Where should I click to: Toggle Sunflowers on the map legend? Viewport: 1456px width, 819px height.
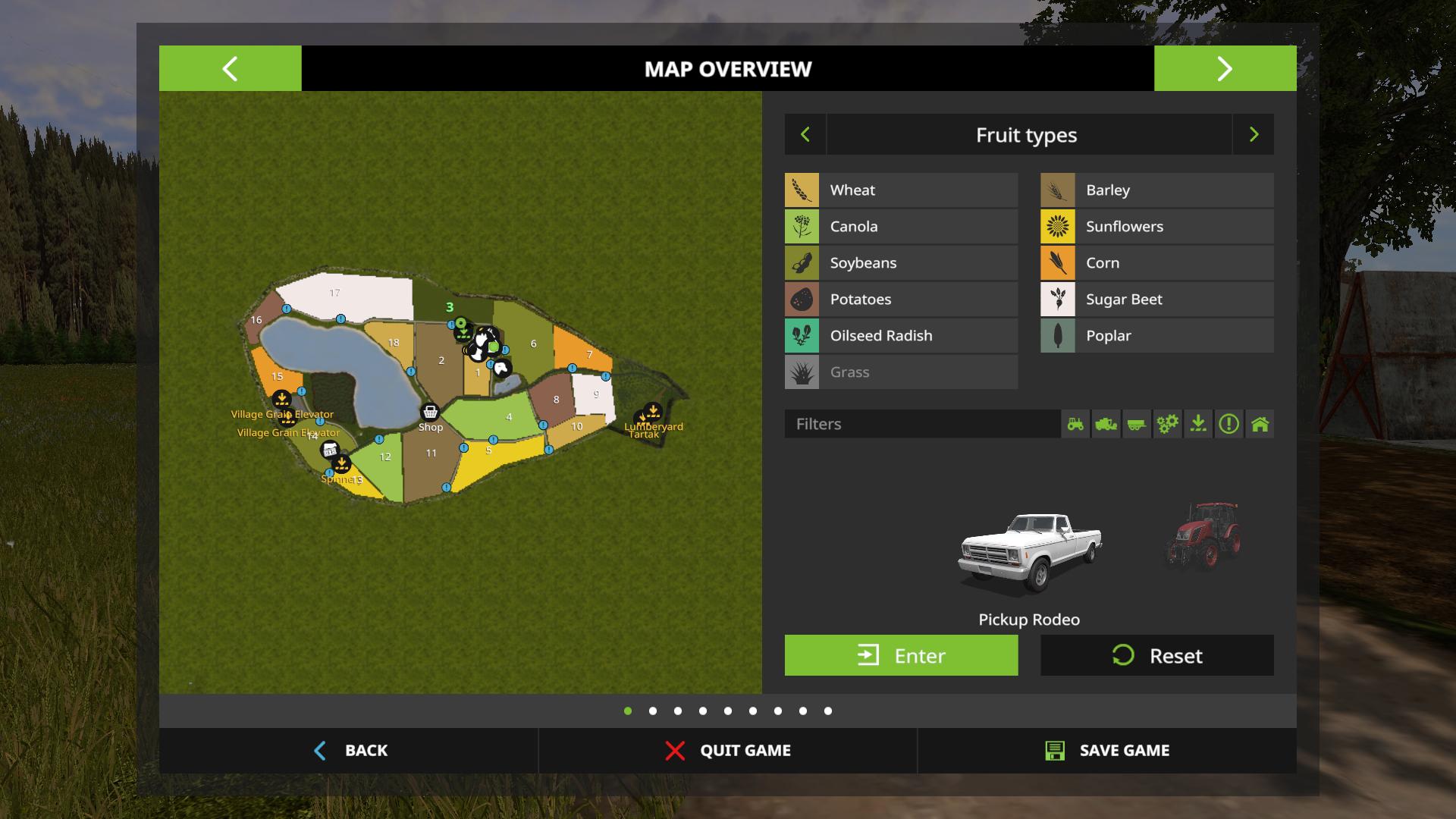pos(1156,226)
